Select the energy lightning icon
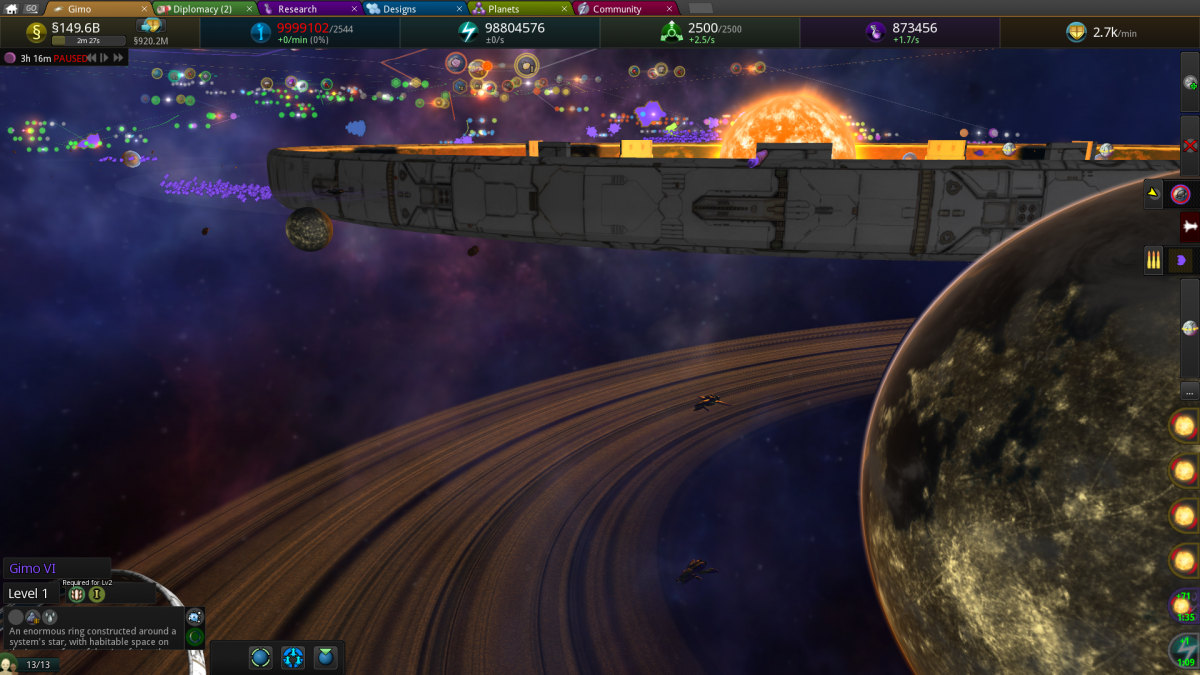1200x675 pixels. tap(468, 32)
